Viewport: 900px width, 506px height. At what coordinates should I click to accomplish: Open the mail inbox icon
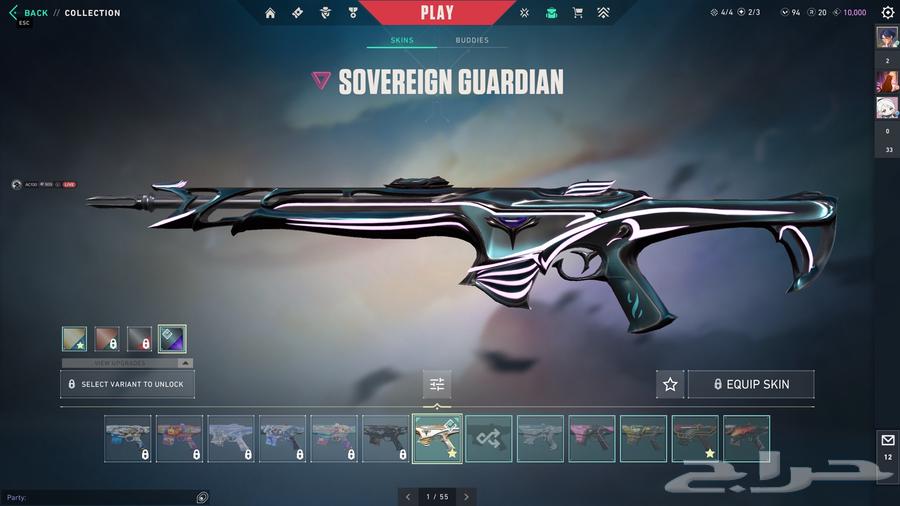click(x=887, y=440)
